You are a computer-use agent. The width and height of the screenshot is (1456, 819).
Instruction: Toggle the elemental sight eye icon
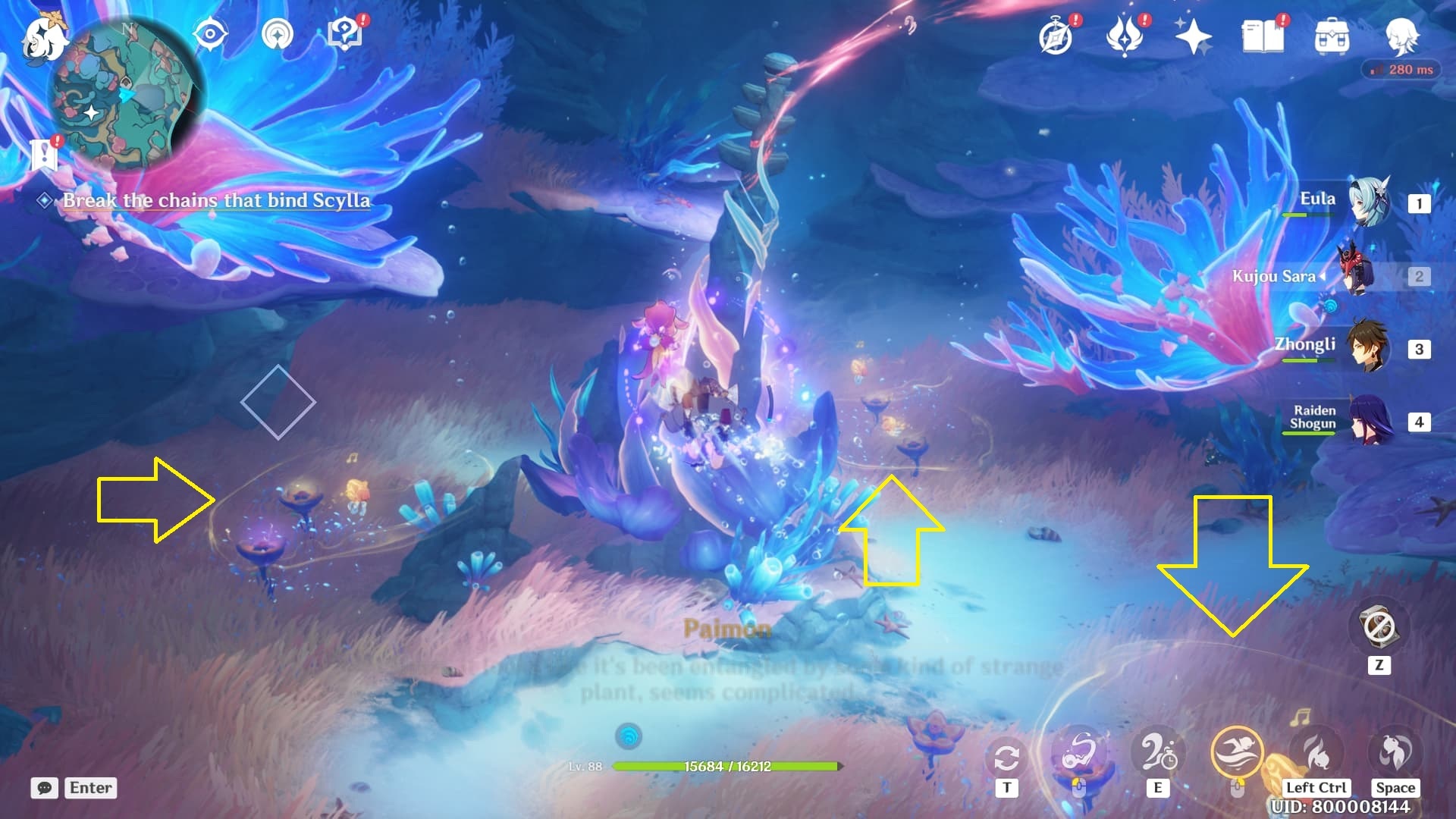tap(210, 35)
